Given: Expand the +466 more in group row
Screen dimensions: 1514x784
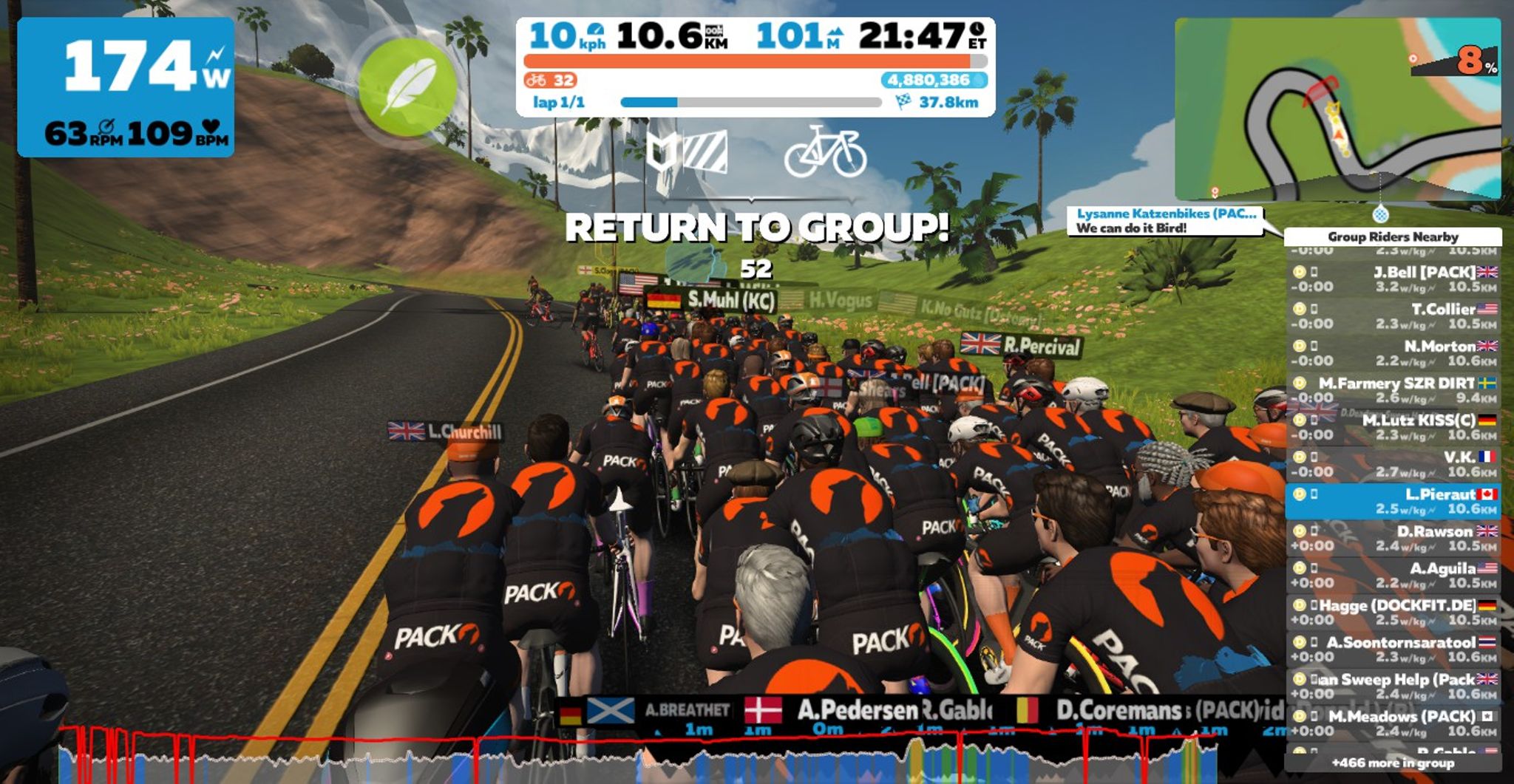Looking at the screenshot, I should (x=1393, y=763).
